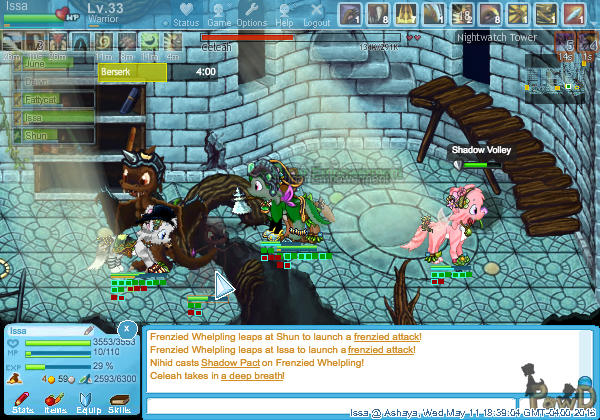
Task: Open the Status menu
Action: 185,15
